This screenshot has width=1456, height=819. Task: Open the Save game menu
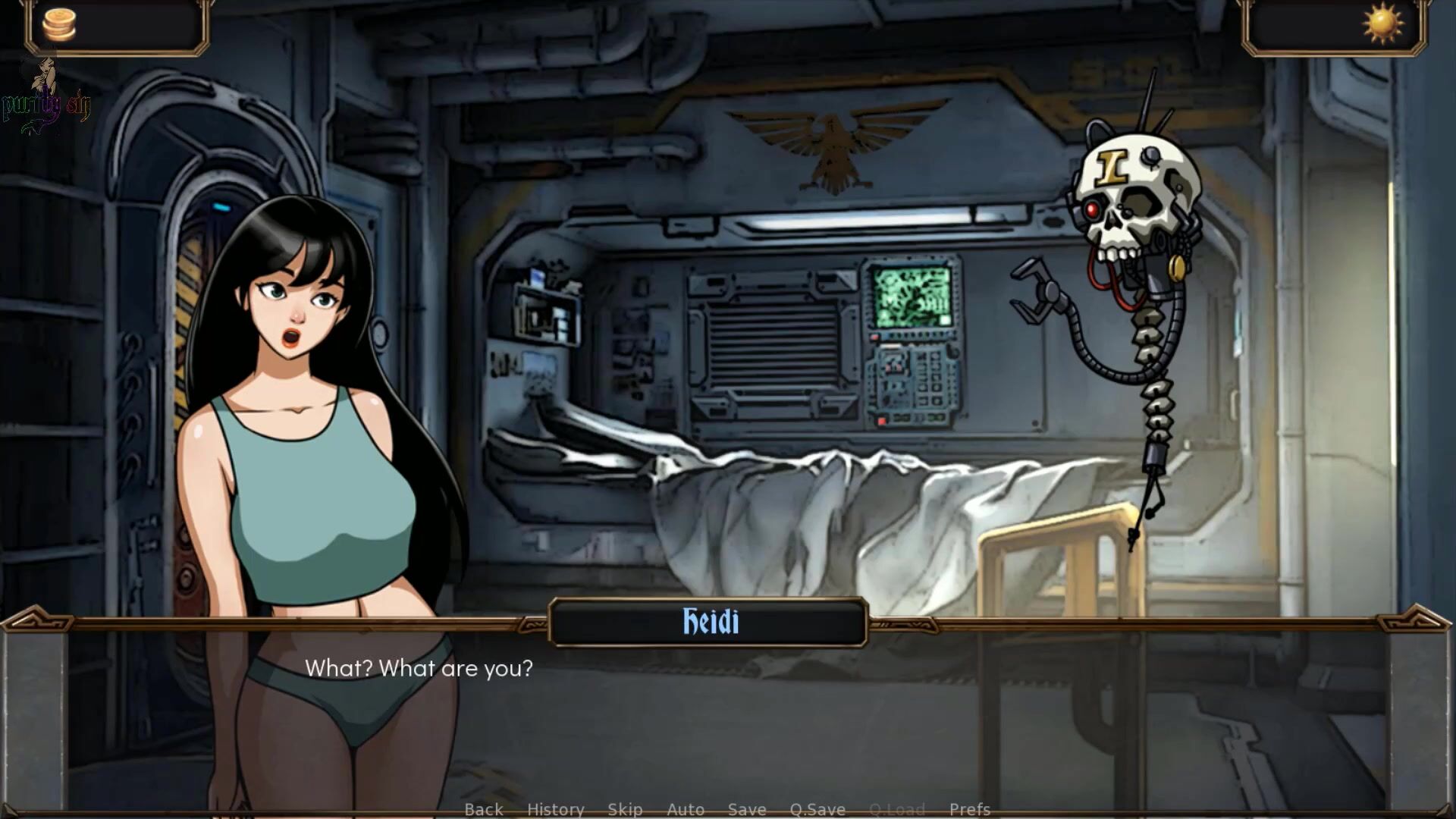coord(747,809)
